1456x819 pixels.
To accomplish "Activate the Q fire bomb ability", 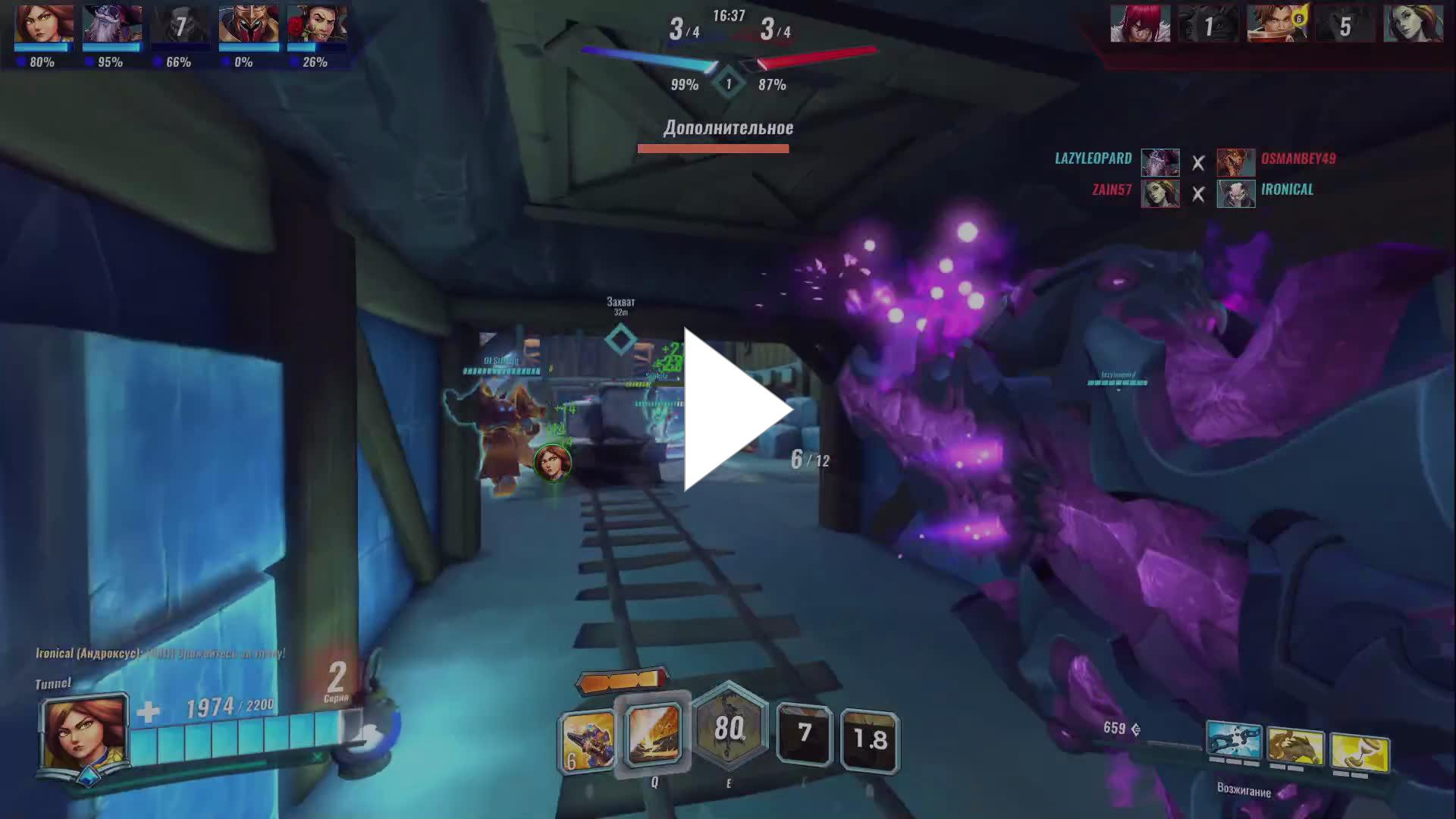I will pyautogui.click(x=653, y=734).
